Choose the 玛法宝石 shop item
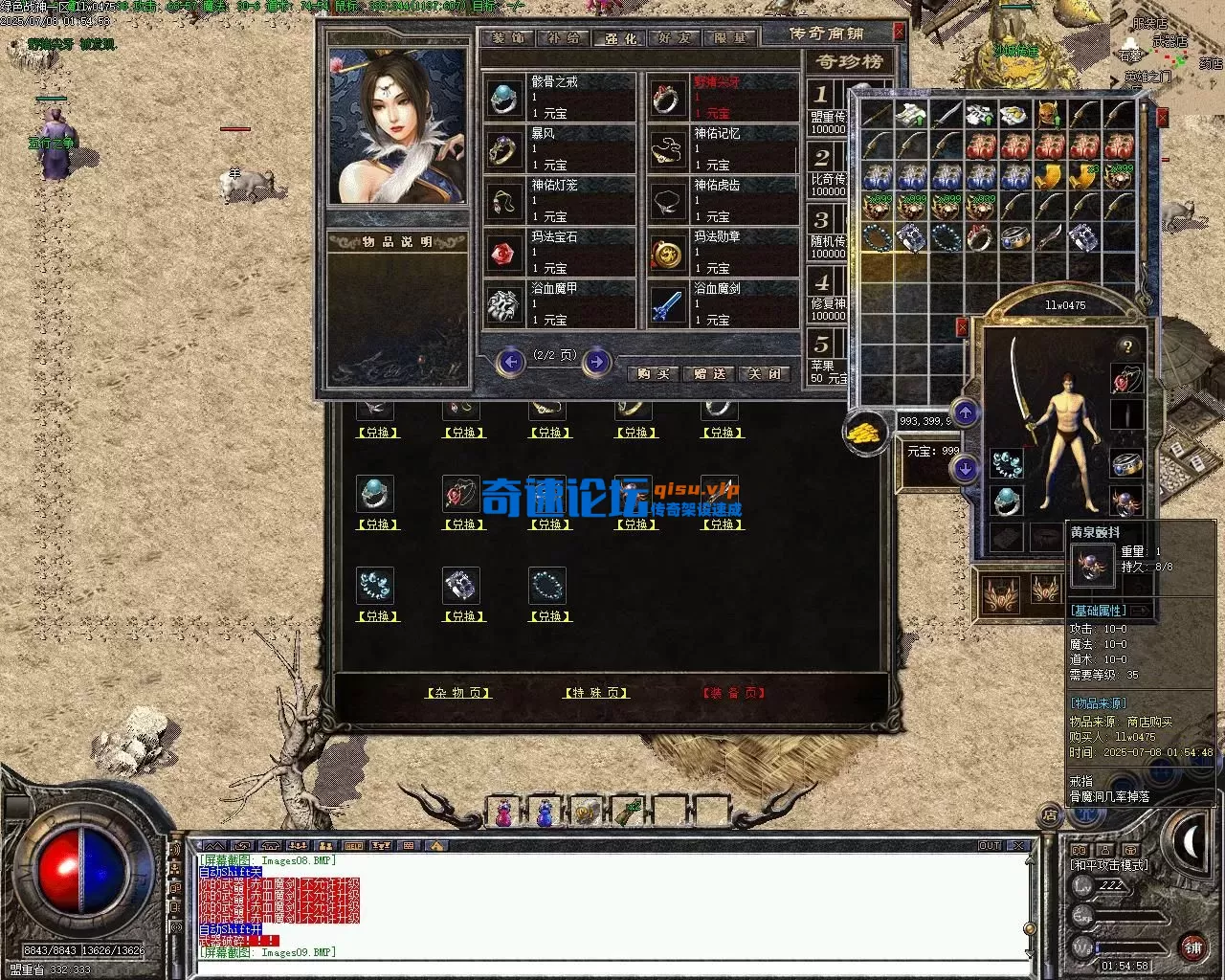Image resolution: width=1225 pixels, height=980 pixels. [559, 252]
